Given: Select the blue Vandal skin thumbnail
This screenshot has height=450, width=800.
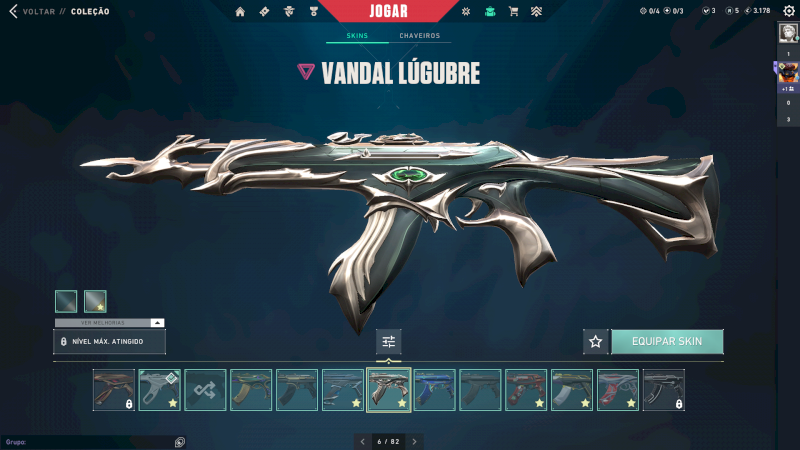Looking at the screenshot, I should [x=435, y=390].
